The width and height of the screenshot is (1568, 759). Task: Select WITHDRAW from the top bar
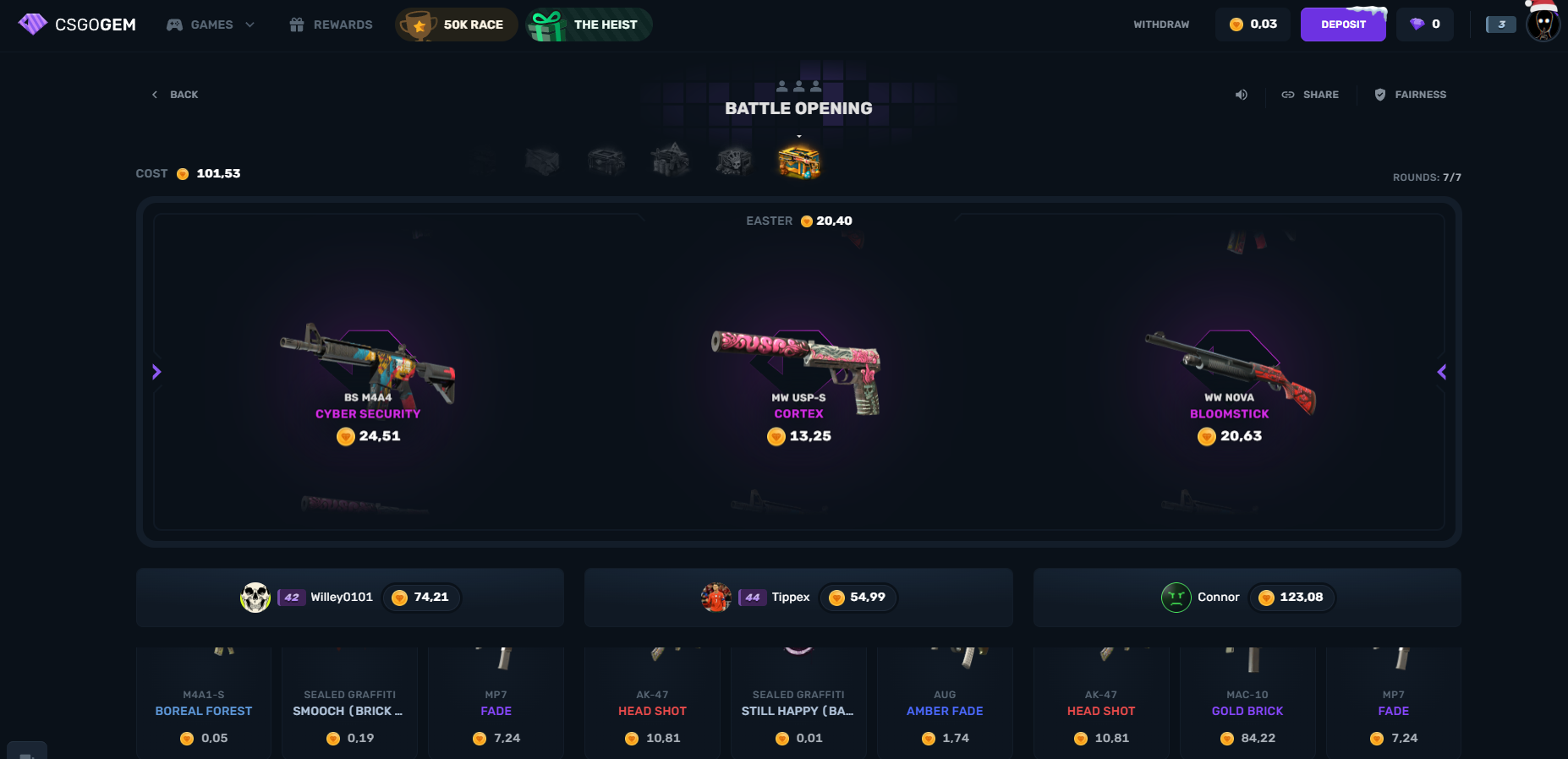[1160, 25]
